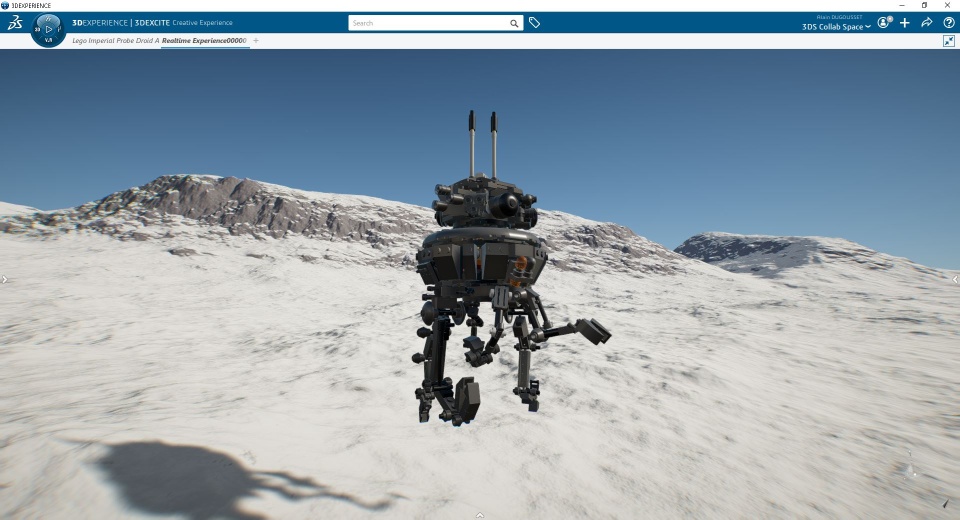Expand the left side panel arrow

coord(4,280)
